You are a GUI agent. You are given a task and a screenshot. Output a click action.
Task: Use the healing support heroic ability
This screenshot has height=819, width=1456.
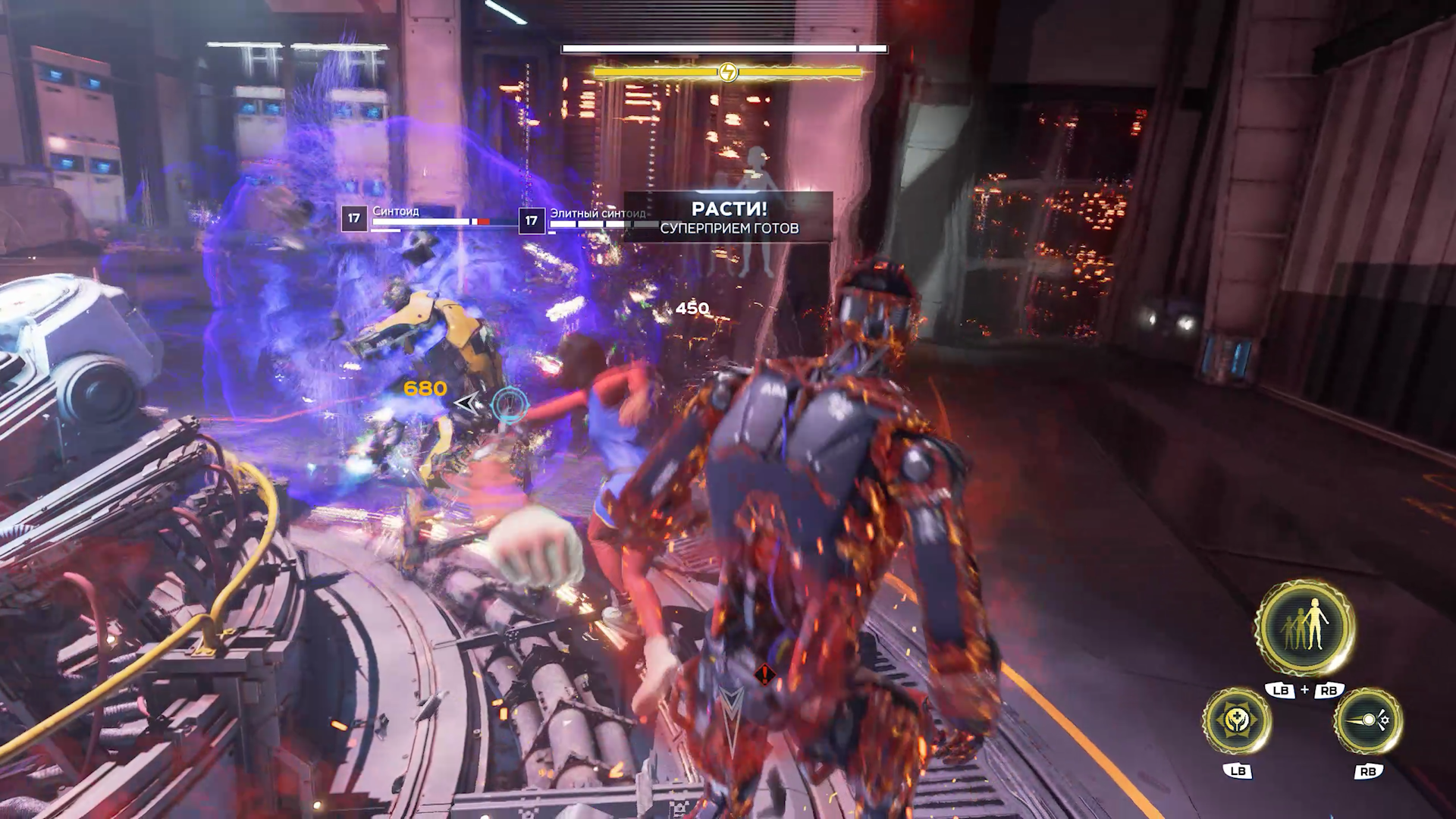point(1237,720)
